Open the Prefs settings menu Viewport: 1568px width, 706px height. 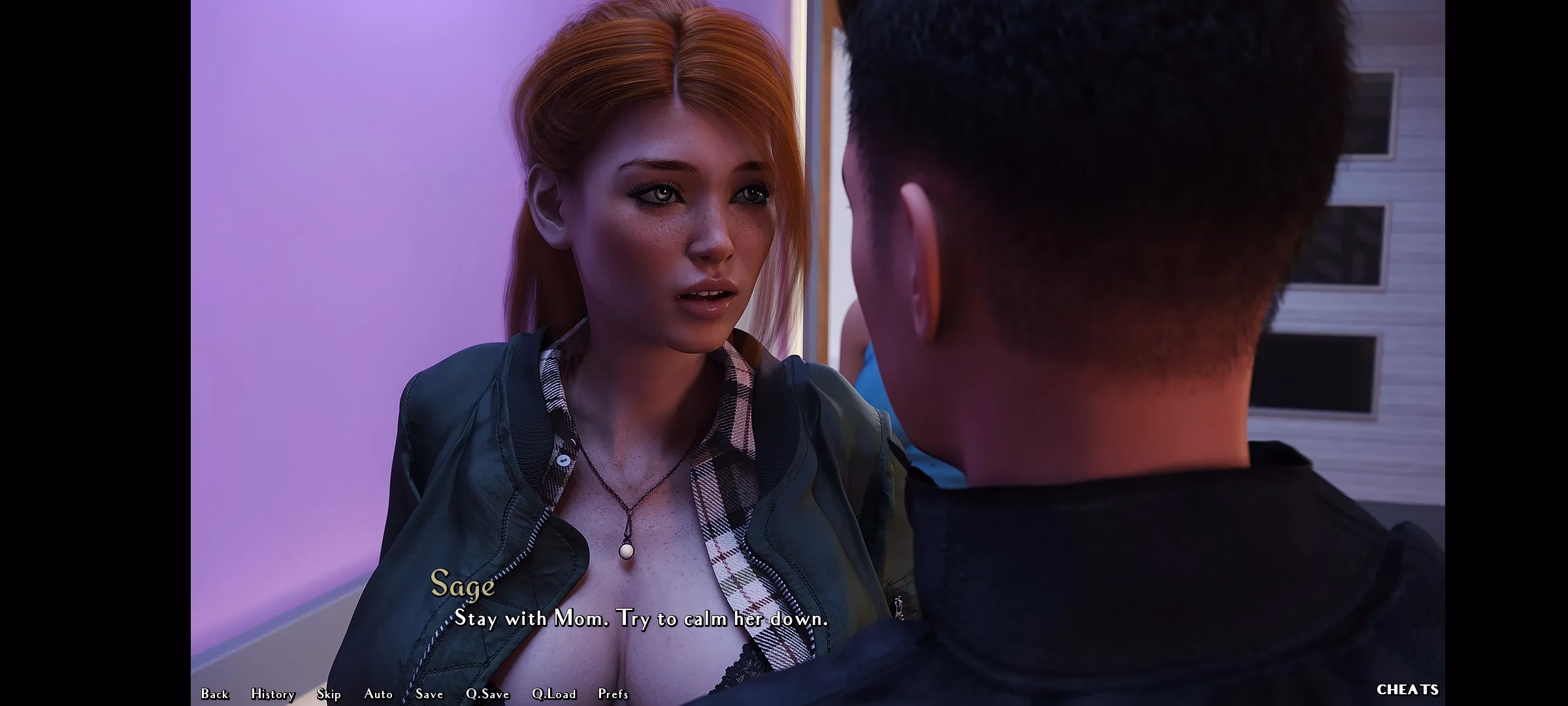pos(613,694)
